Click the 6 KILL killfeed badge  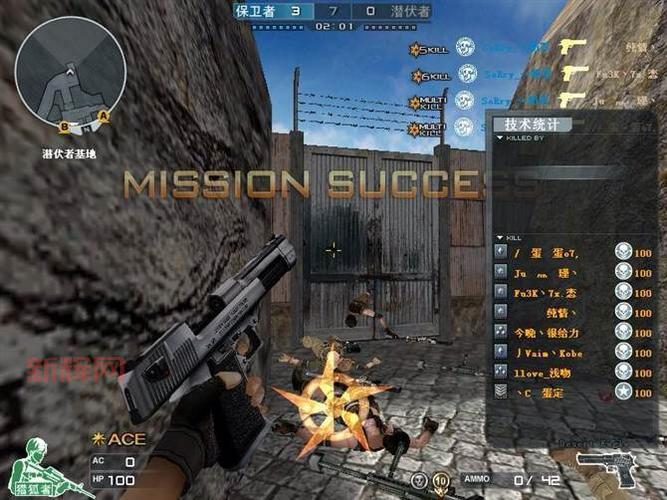pyautogui.click(x=429, y=76)
